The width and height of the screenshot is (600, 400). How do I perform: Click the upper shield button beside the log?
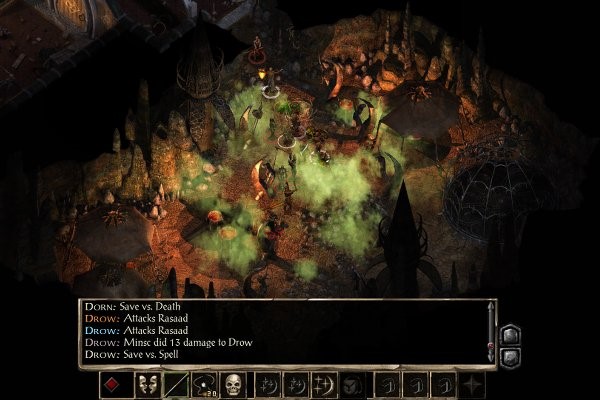[x=509, y=334]
